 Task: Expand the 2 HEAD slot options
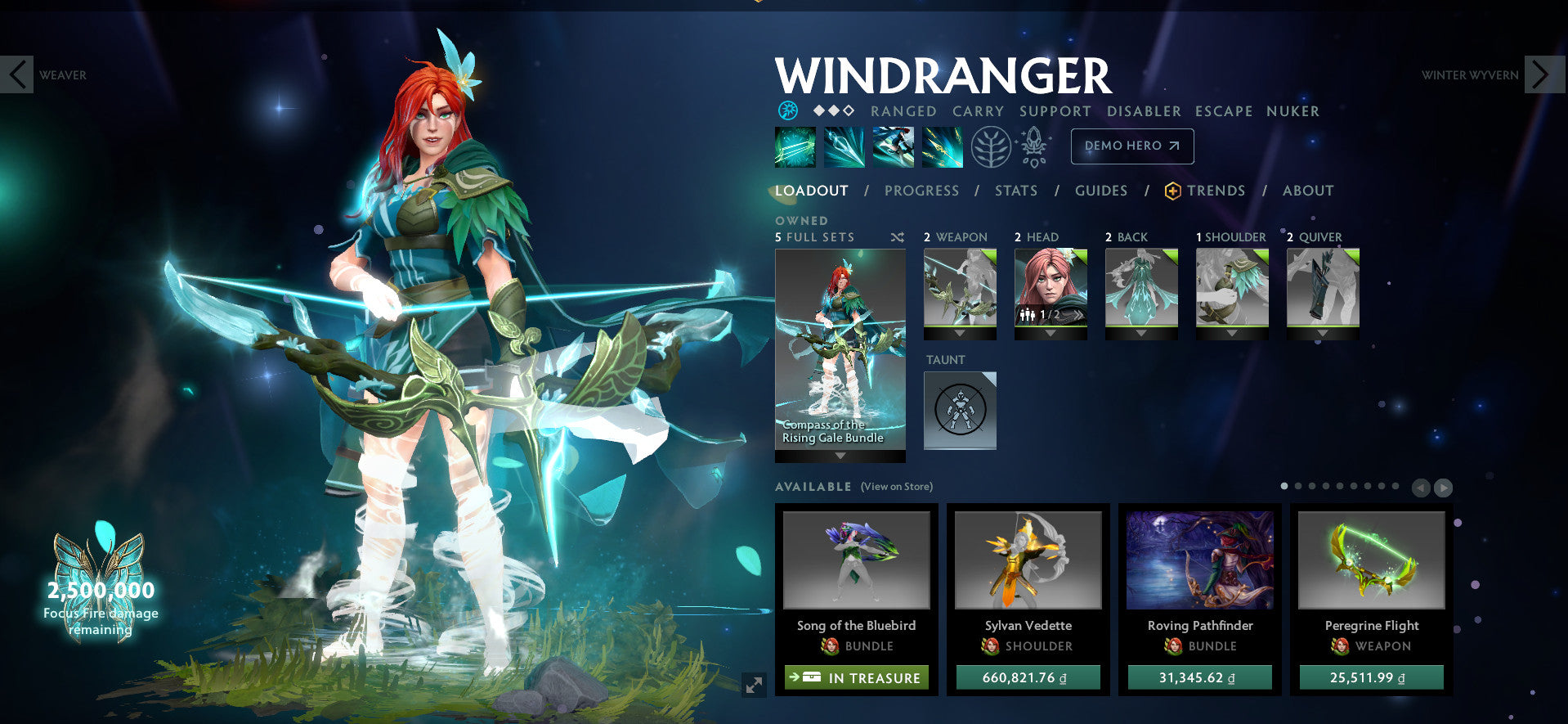[1051, 335]
